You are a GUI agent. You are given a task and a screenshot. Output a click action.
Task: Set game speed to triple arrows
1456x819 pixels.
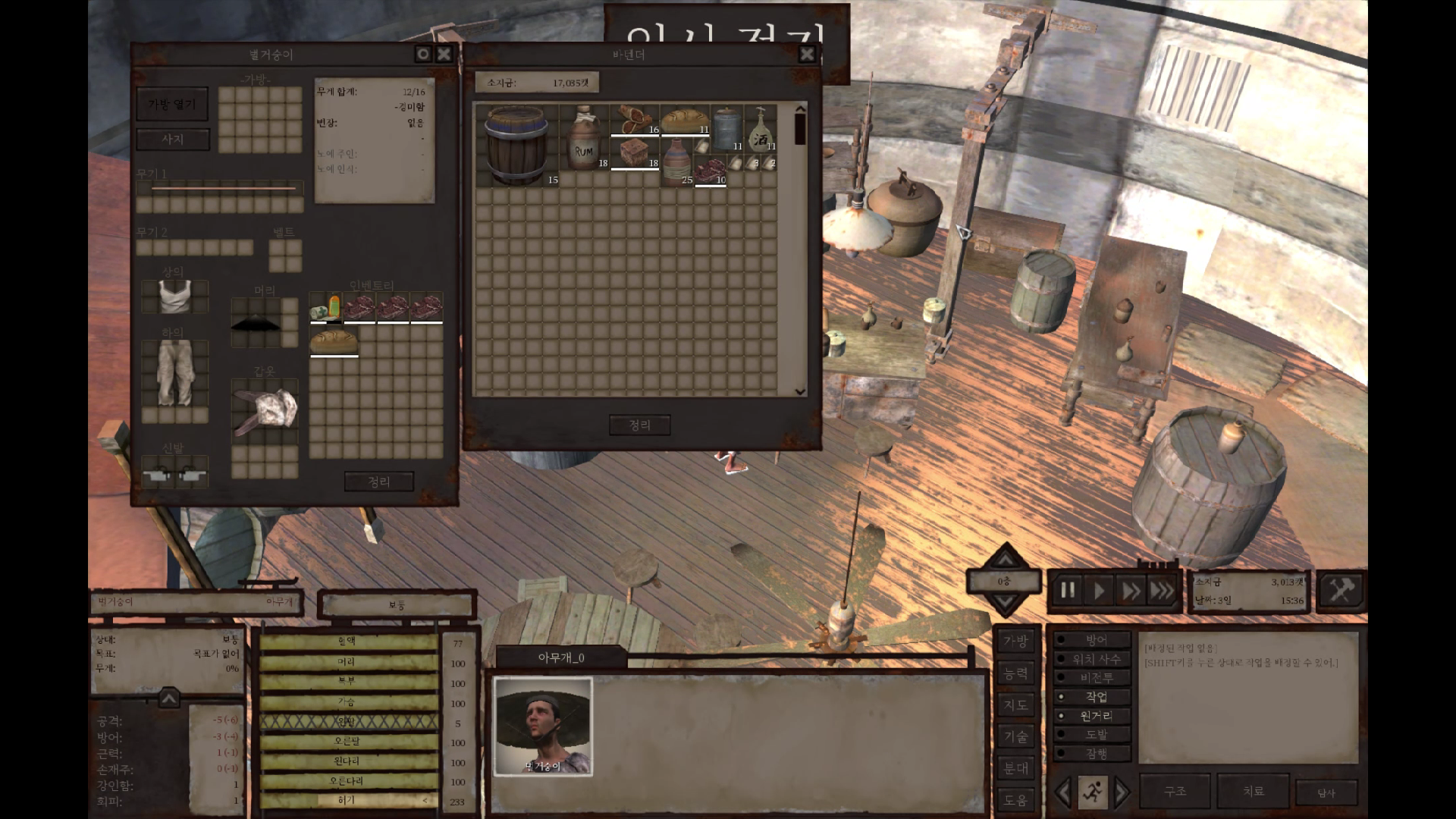pos(1162,591)
